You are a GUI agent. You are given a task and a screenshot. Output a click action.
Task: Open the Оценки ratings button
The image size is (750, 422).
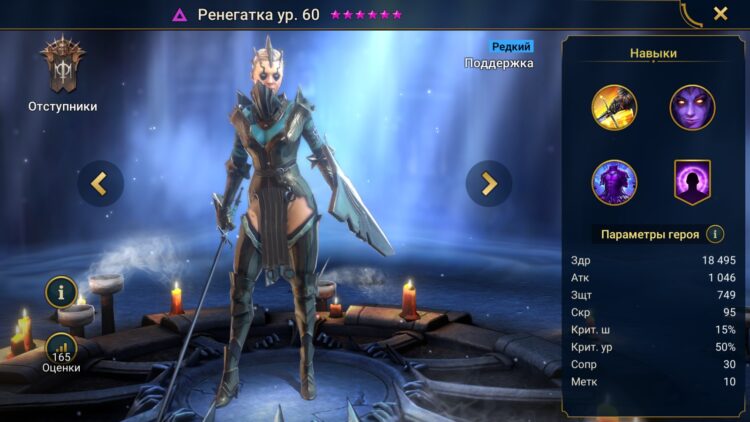click(x=62, y=349)
